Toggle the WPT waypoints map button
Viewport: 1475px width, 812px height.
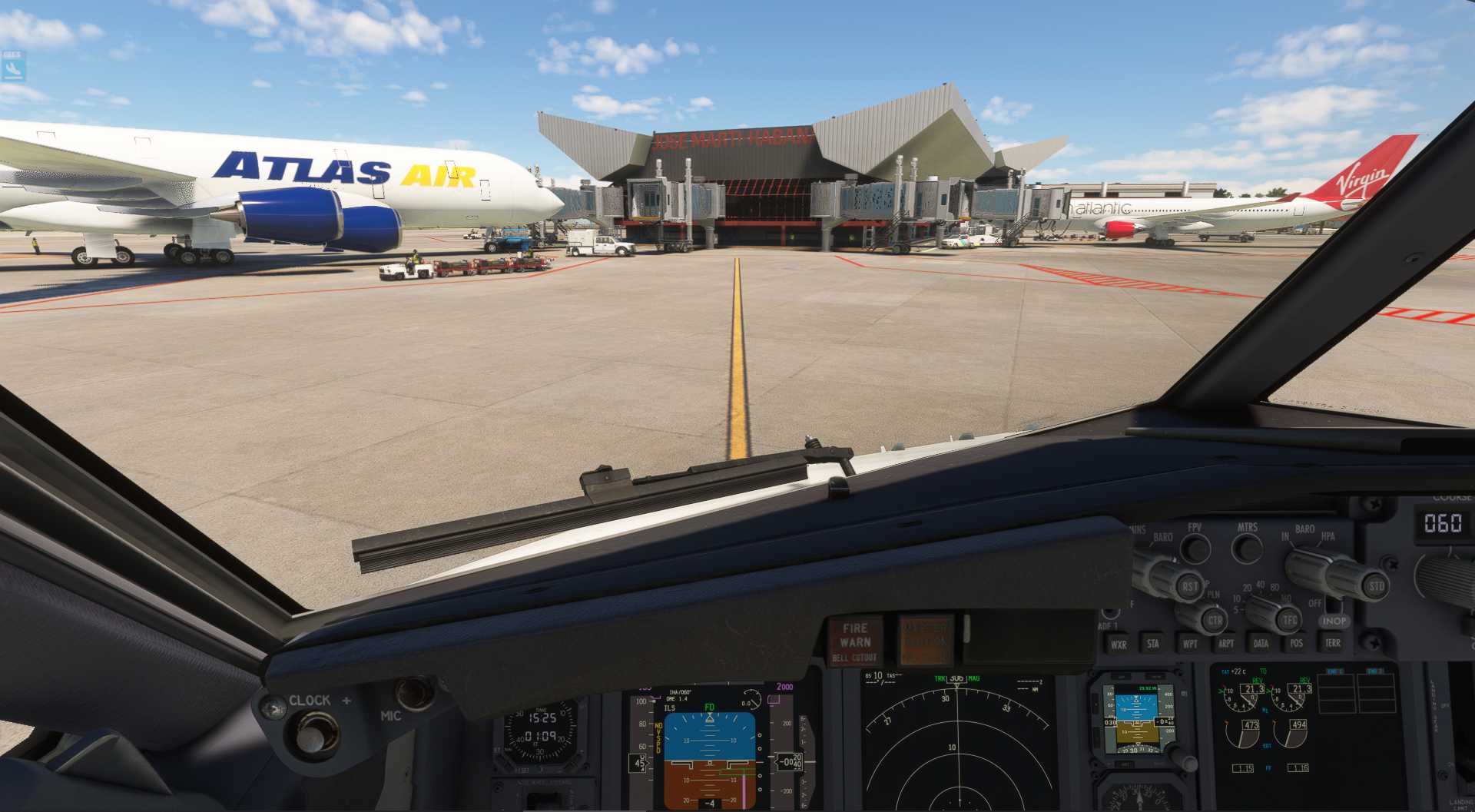point(1189,644)
